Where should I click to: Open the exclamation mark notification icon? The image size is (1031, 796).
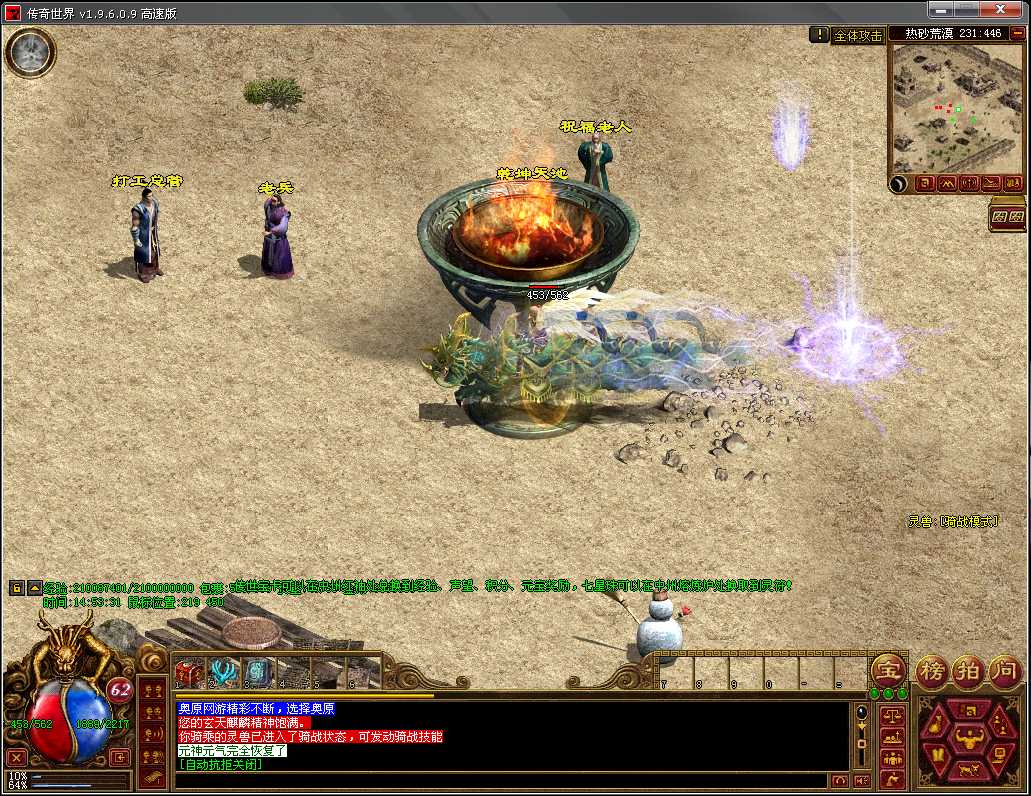click(819, 34)
